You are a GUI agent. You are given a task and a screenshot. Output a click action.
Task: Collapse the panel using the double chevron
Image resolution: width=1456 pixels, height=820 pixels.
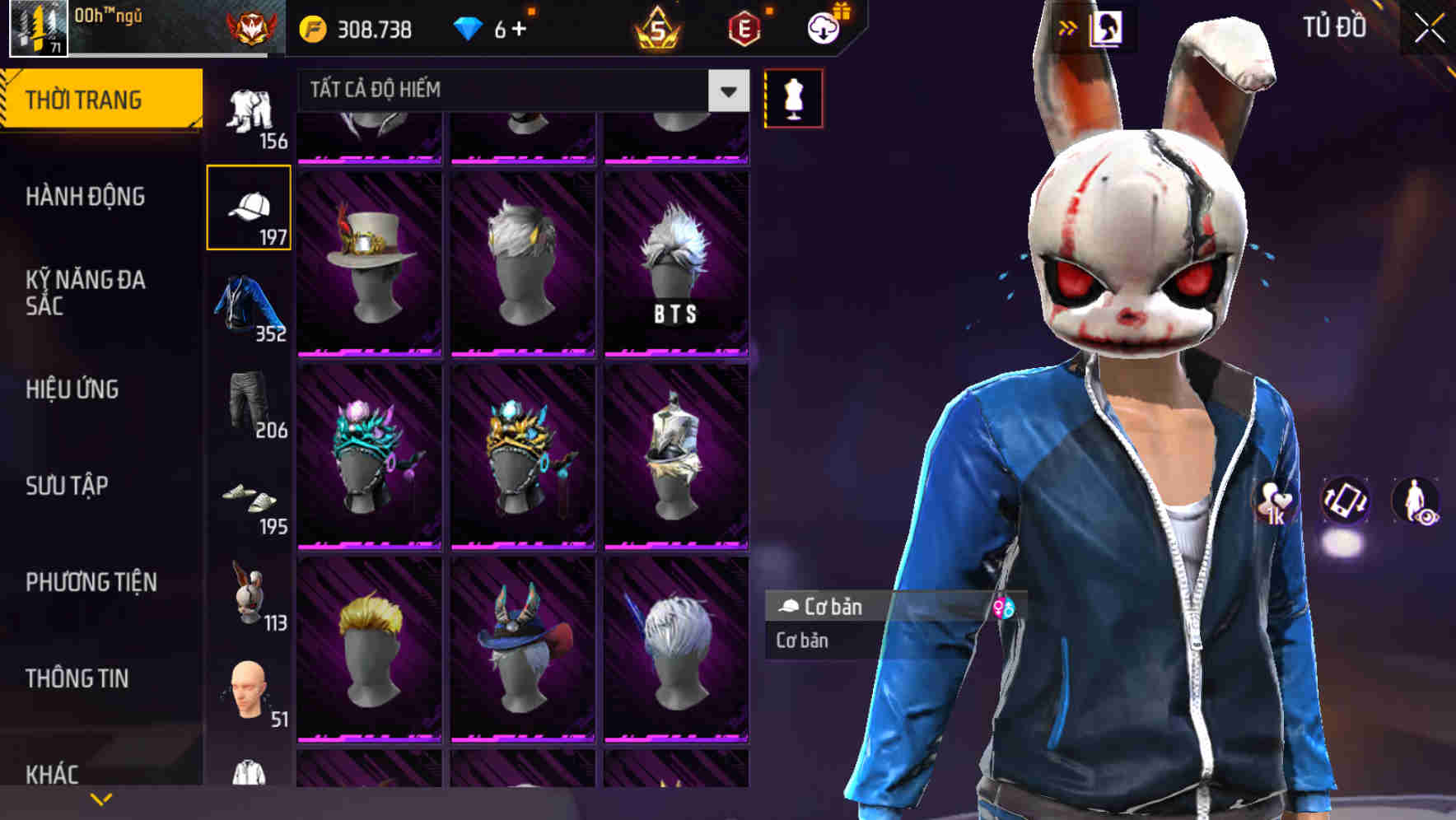coord(1066,27)
